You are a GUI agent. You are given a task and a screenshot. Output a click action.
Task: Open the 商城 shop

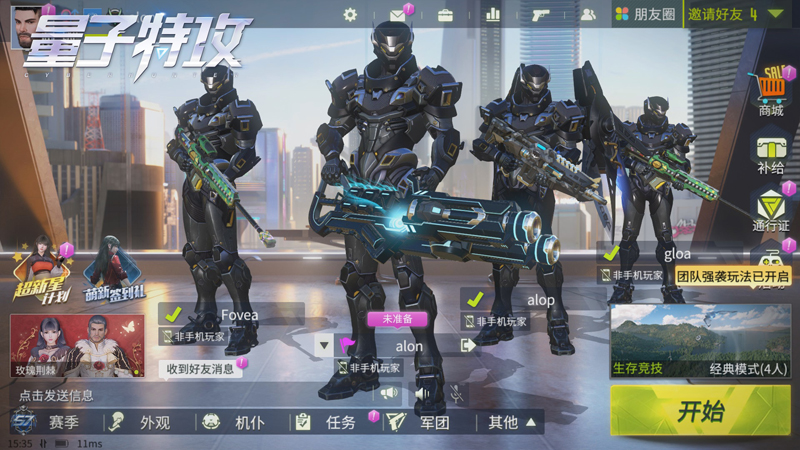(x=770, y=92)
